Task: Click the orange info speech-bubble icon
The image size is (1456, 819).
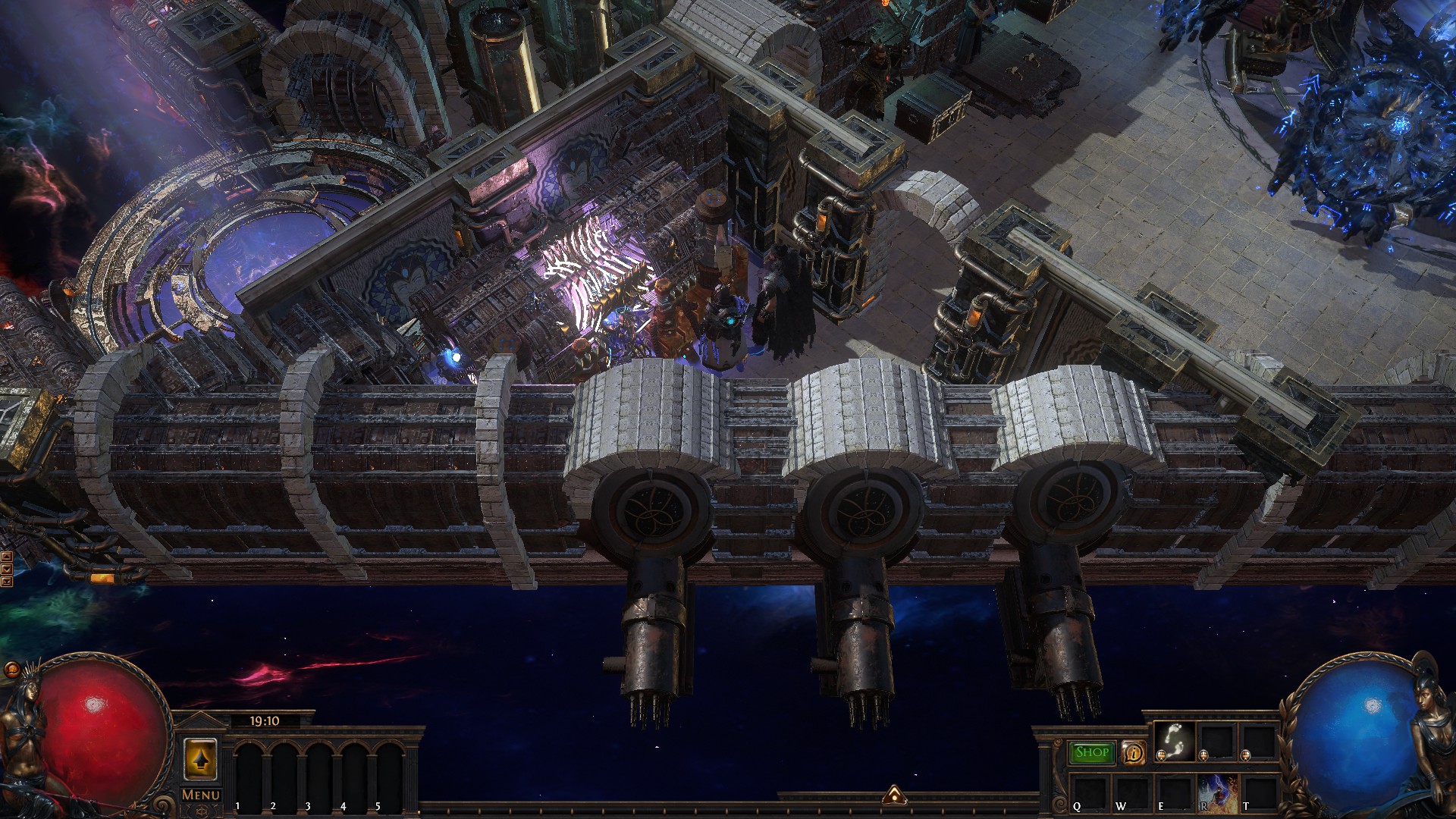Action: (1133, 752)
